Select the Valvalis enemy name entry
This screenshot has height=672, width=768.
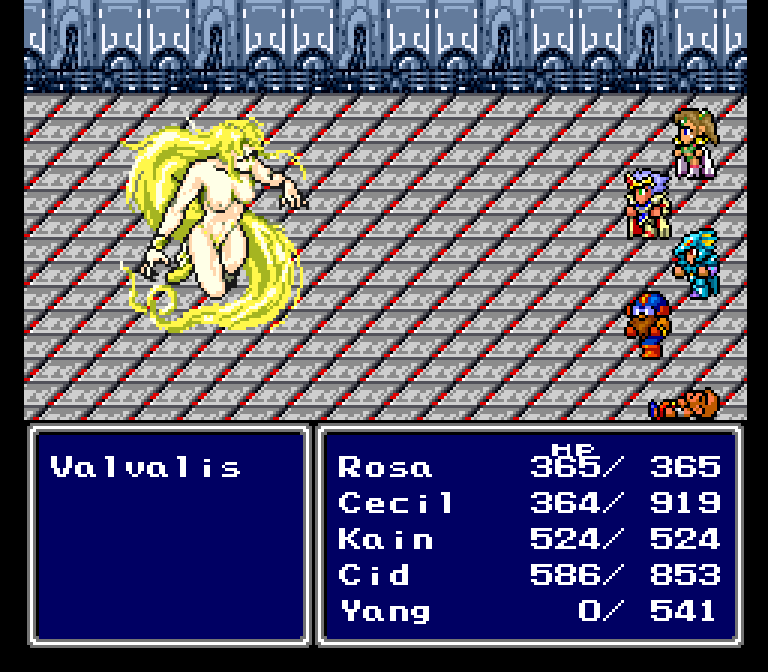[x=146, y=467]
